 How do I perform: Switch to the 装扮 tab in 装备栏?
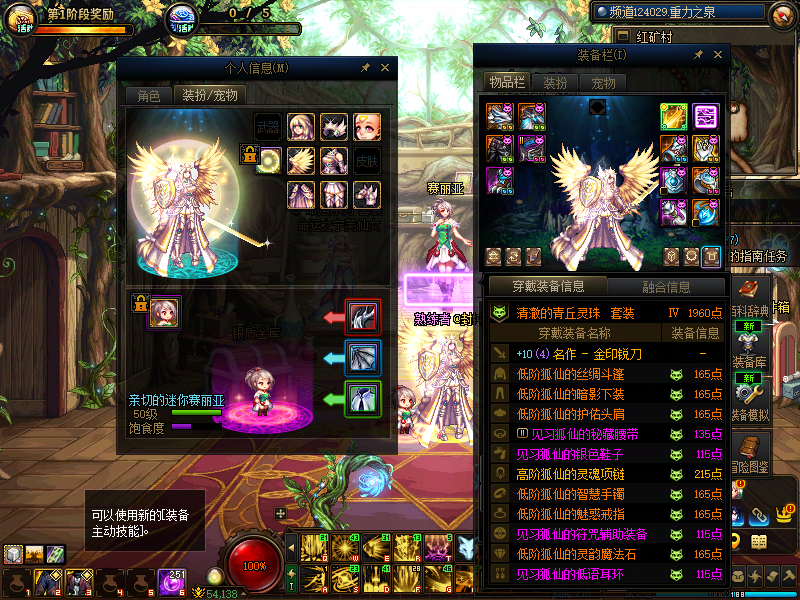pyautogui.click(x=555, y=82)
